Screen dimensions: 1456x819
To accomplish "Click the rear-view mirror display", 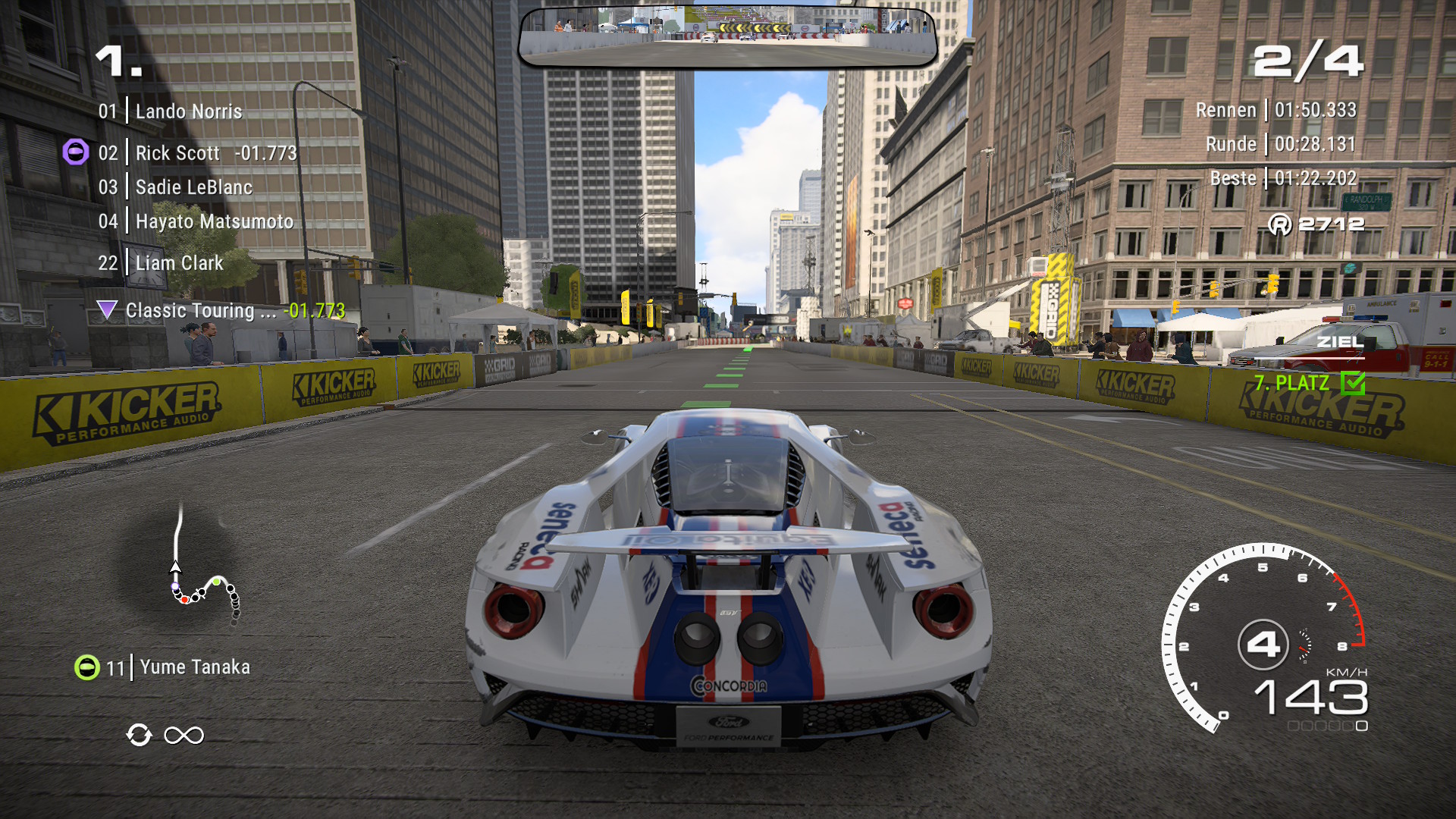I will (727, 36).
